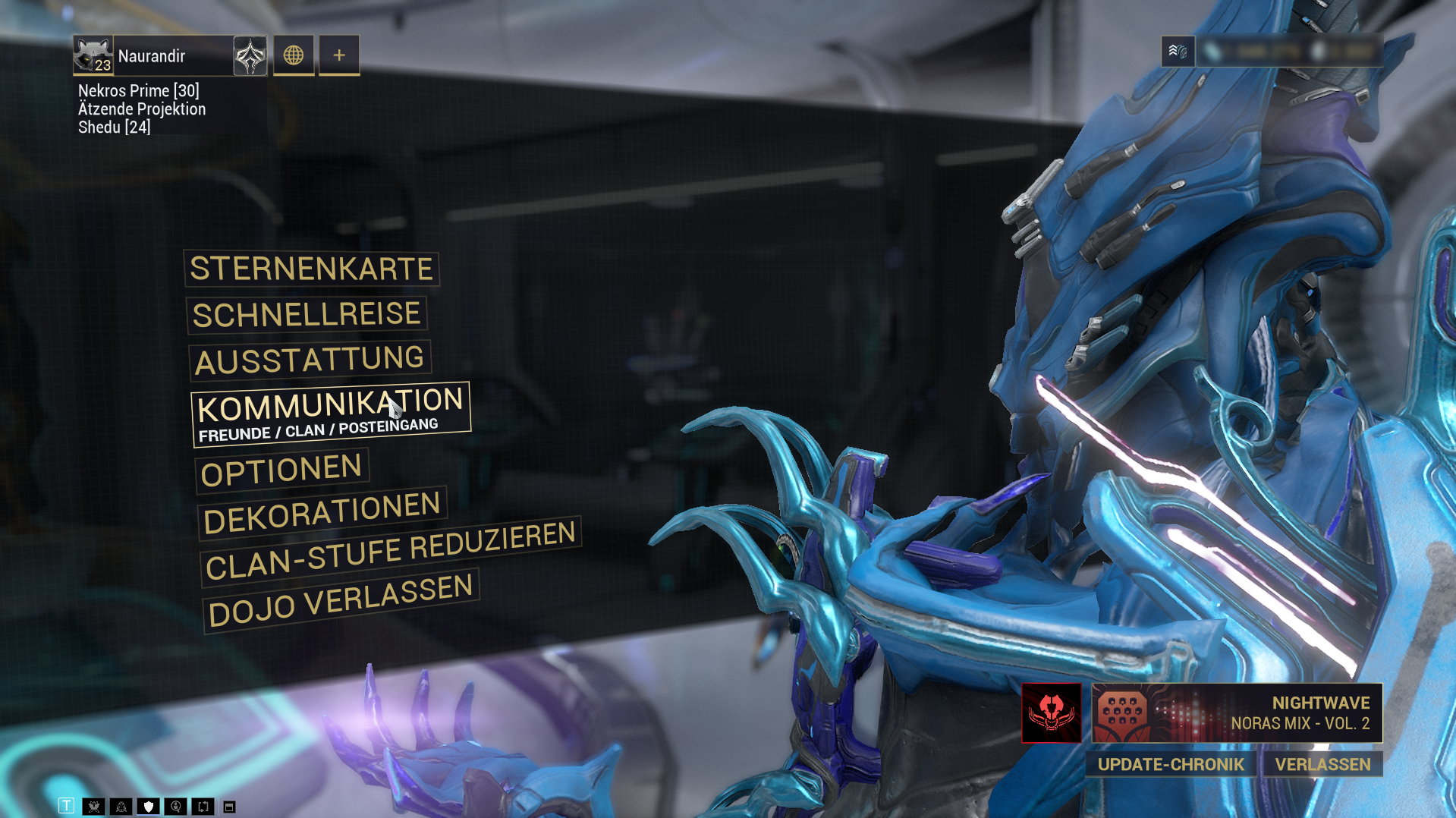Click the small window icon in chat bar

coord(229,807)
